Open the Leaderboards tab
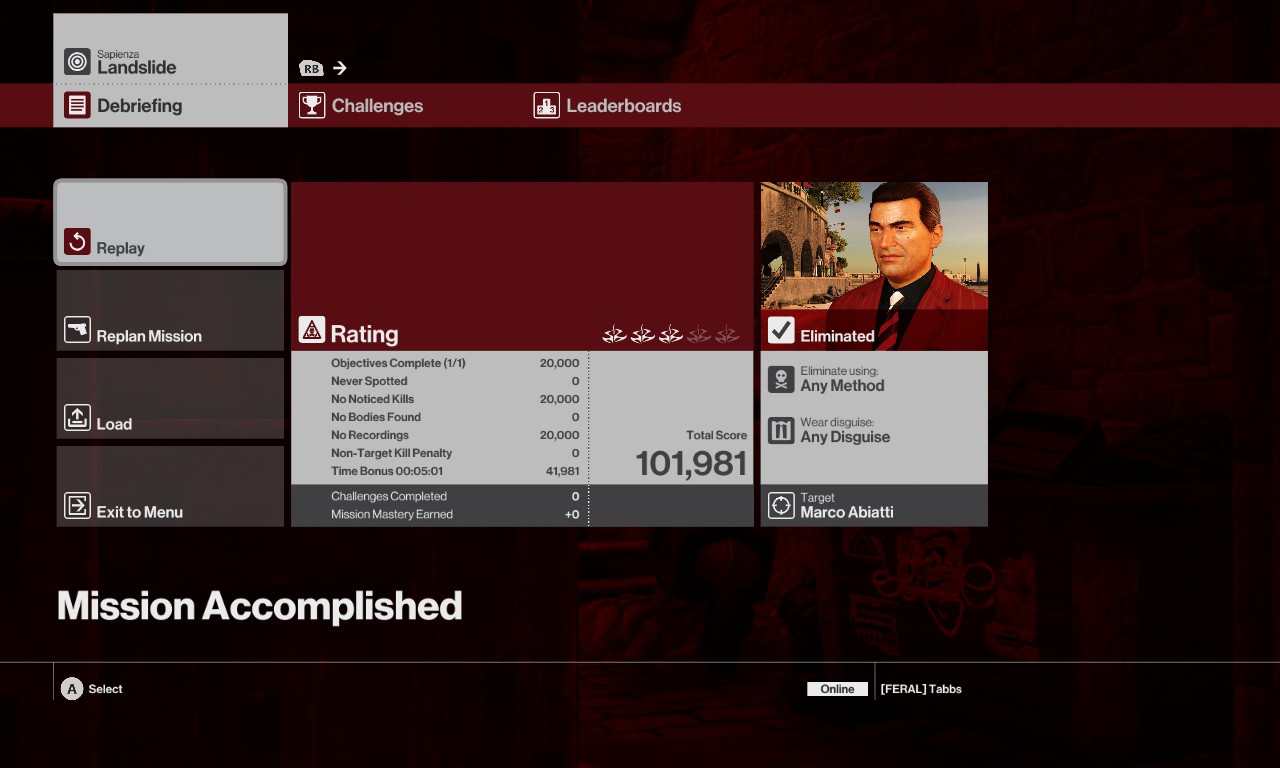The height and width of the screenshot is (768, 1280). coord(623,105)
